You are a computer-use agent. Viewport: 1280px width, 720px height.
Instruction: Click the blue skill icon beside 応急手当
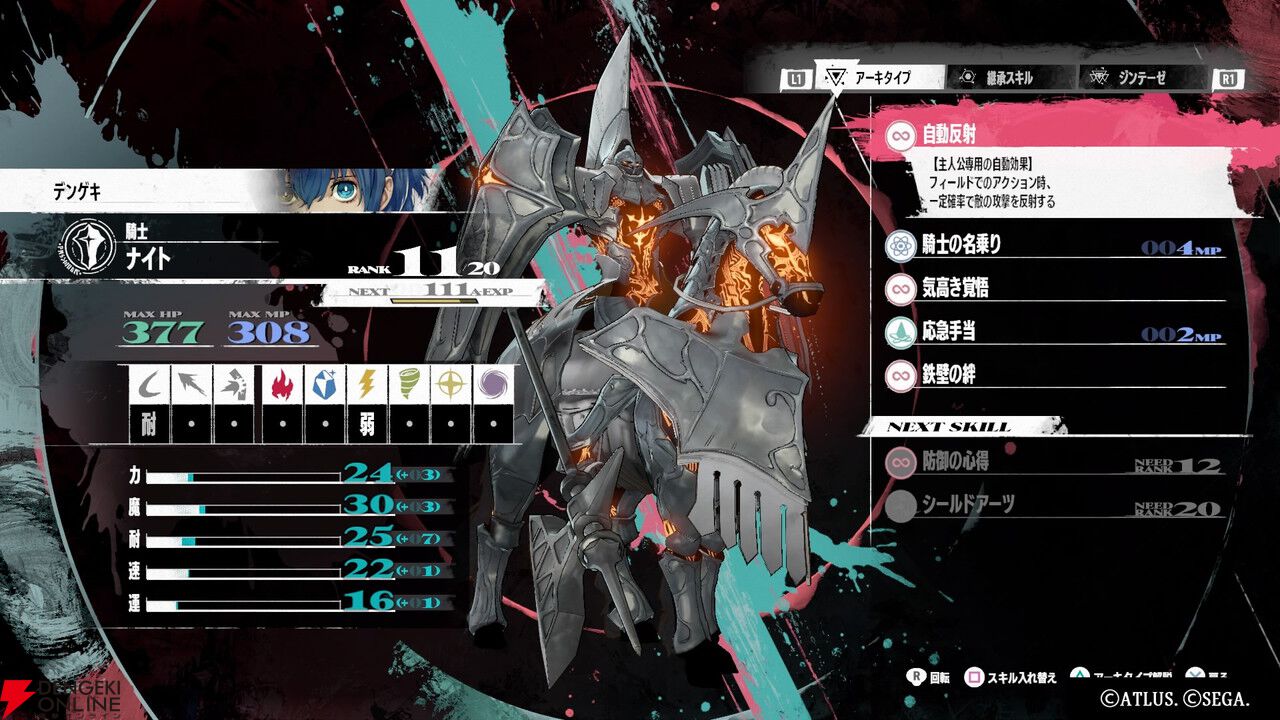tap(899, 329)
